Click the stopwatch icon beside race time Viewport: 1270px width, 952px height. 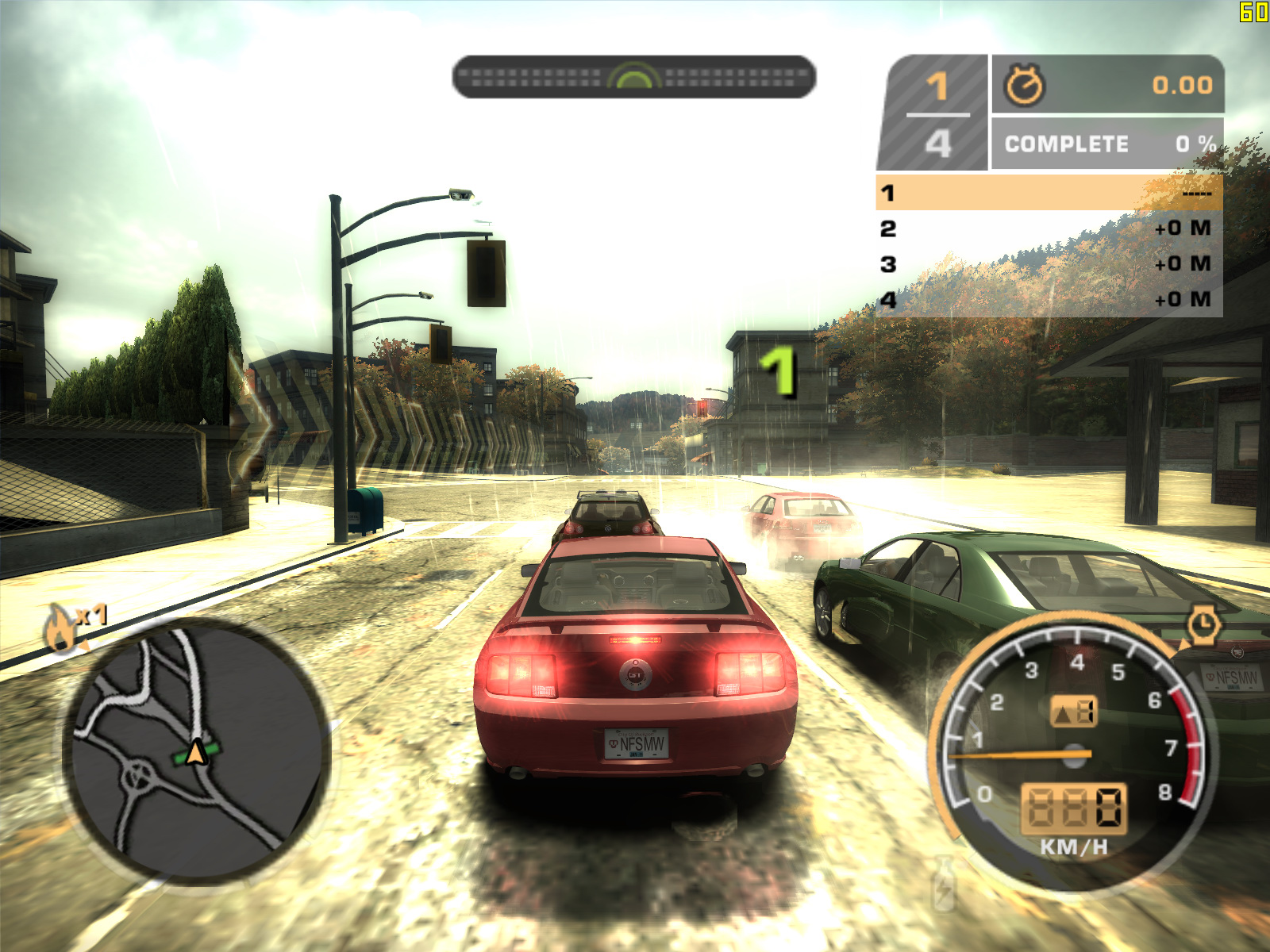tap(1025, 85)
